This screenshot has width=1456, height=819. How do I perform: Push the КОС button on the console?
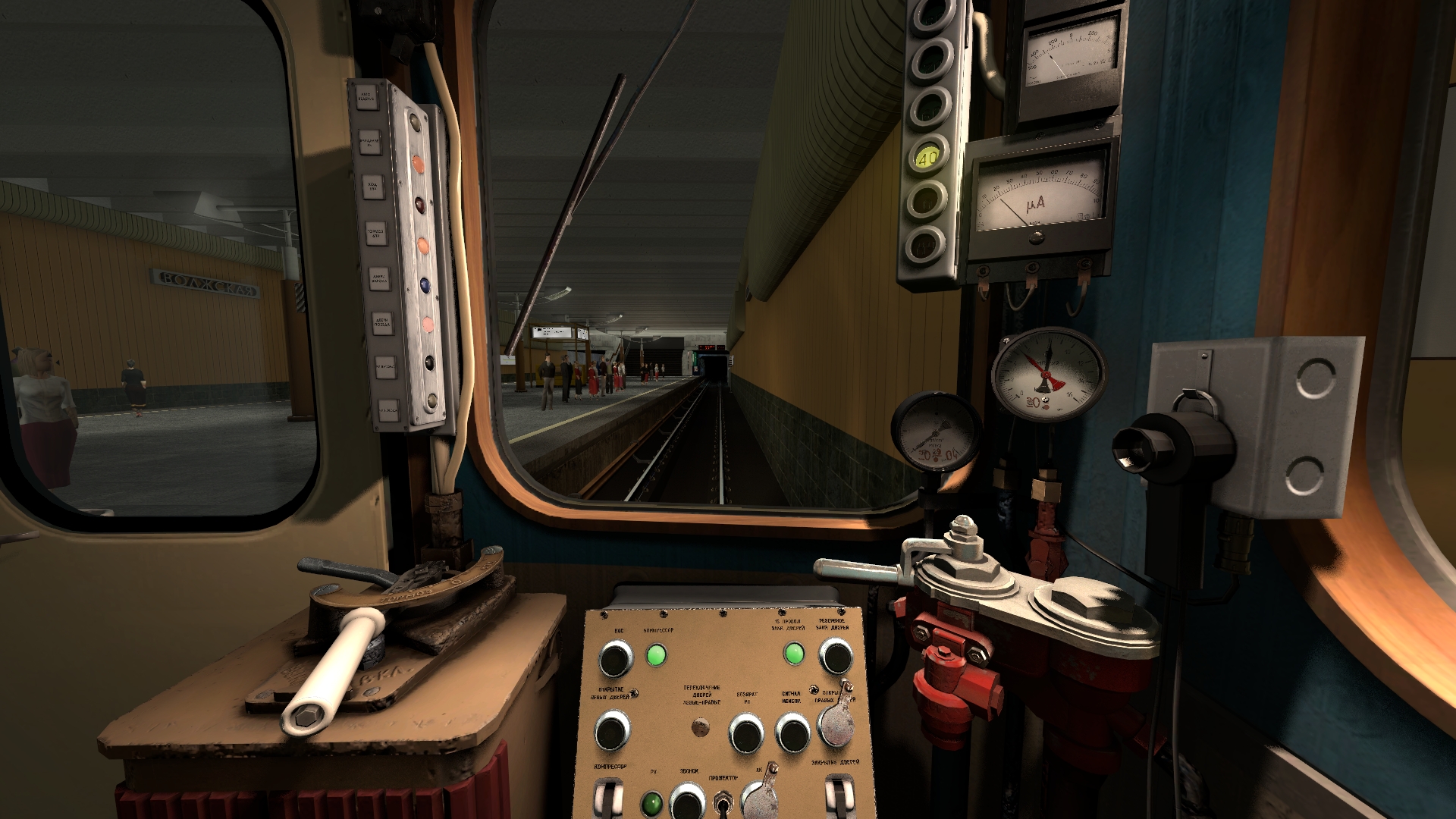(x=616, y=658)
